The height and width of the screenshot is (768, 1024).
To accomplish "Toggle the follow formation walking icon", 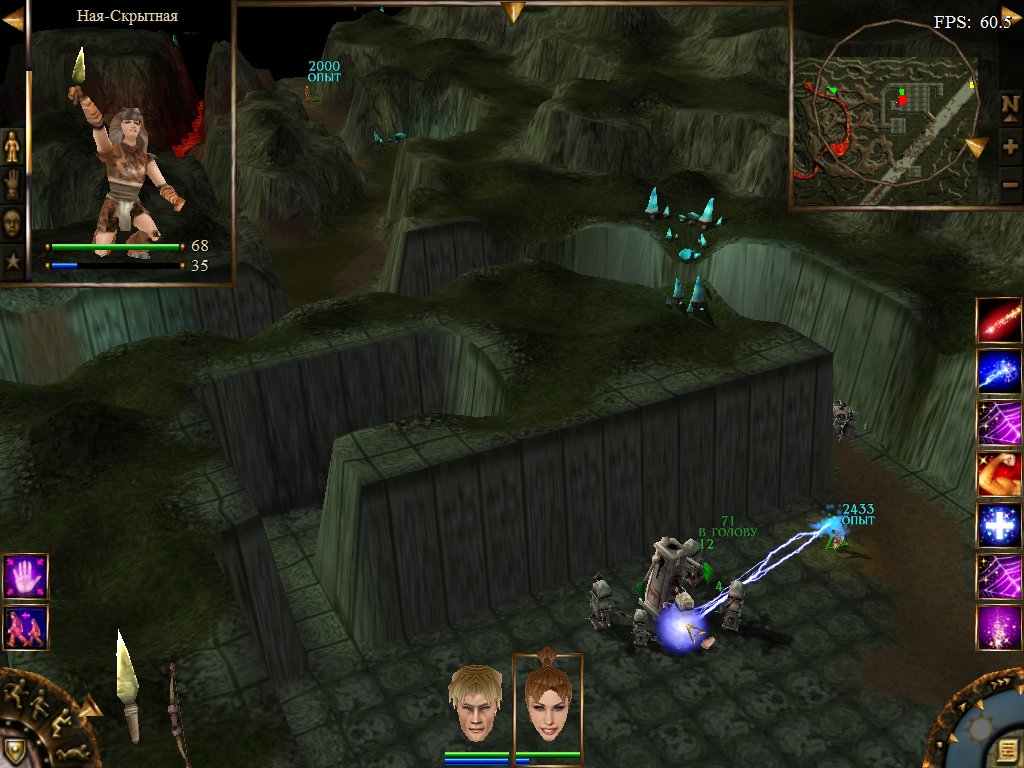I will tap(25, 626).
